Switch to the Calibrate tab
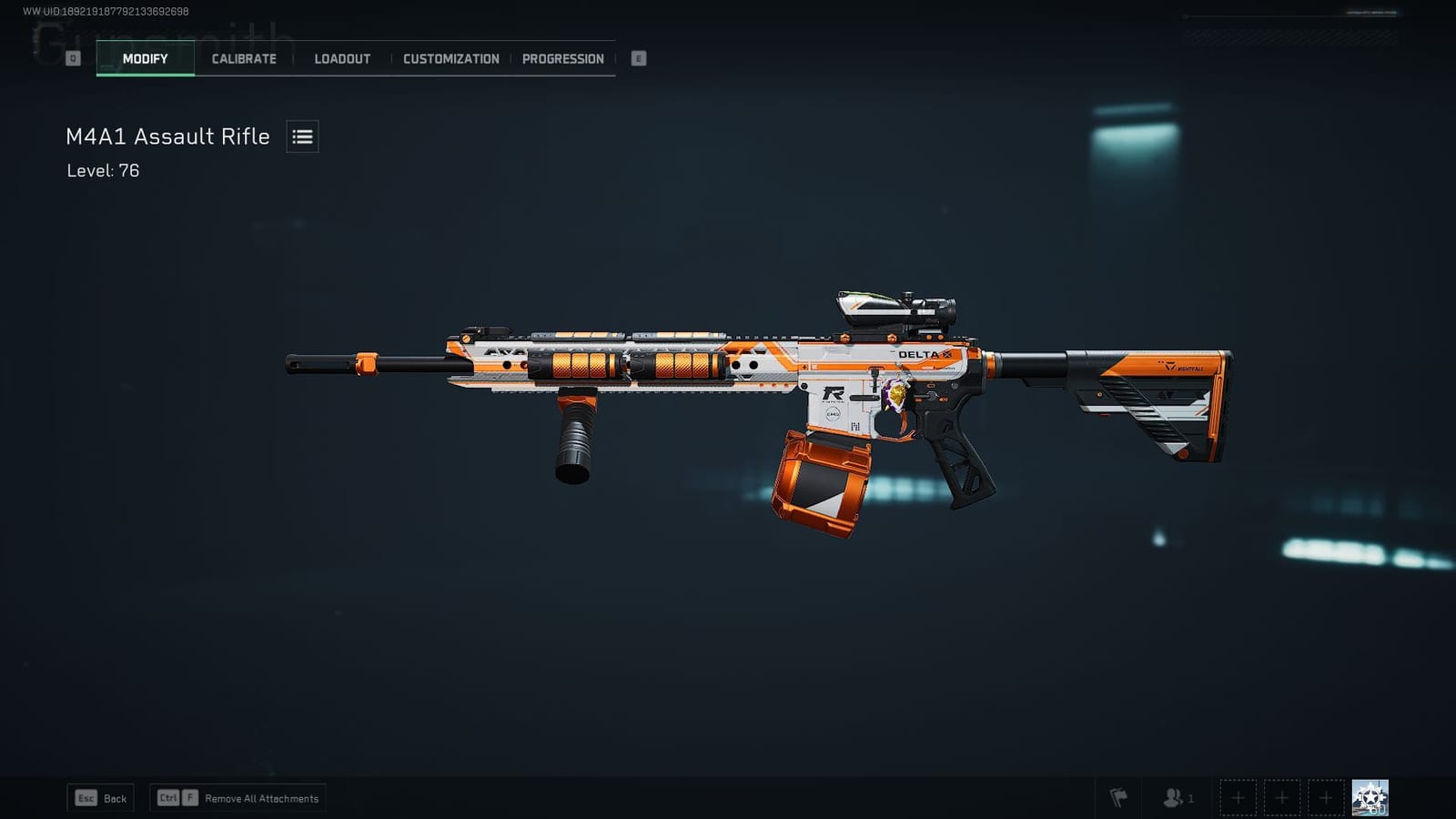 tap(243, 58)
